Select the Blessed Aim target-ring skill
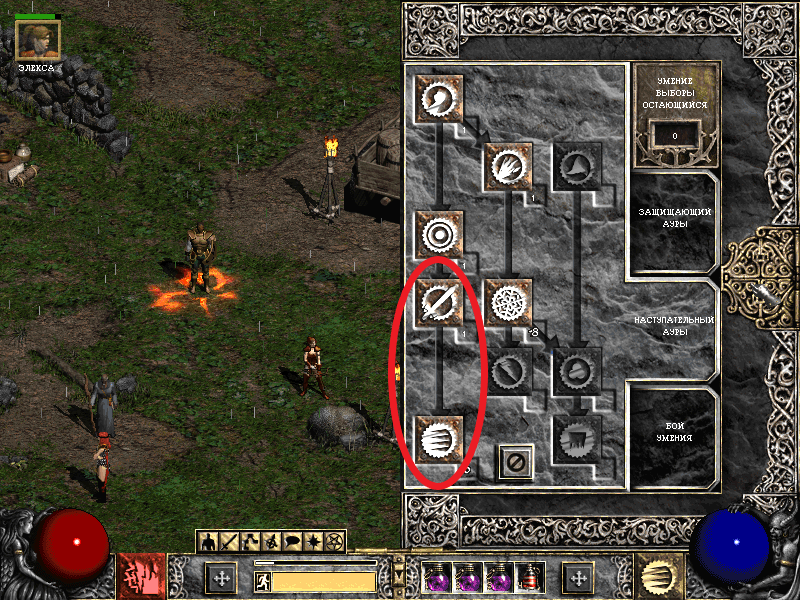Viewport: 800px width, 600px height. pyautogui.click(x=439, y=234)
